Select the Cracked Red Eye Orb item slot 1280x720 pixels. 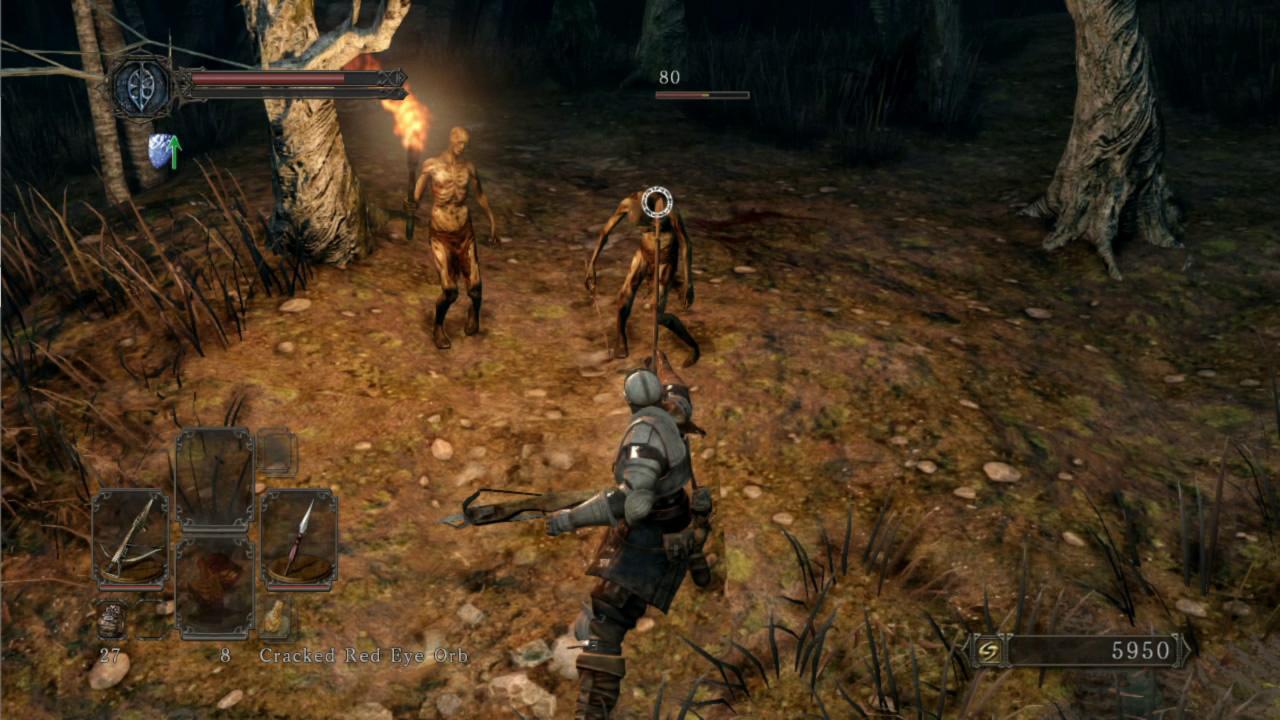214,588
